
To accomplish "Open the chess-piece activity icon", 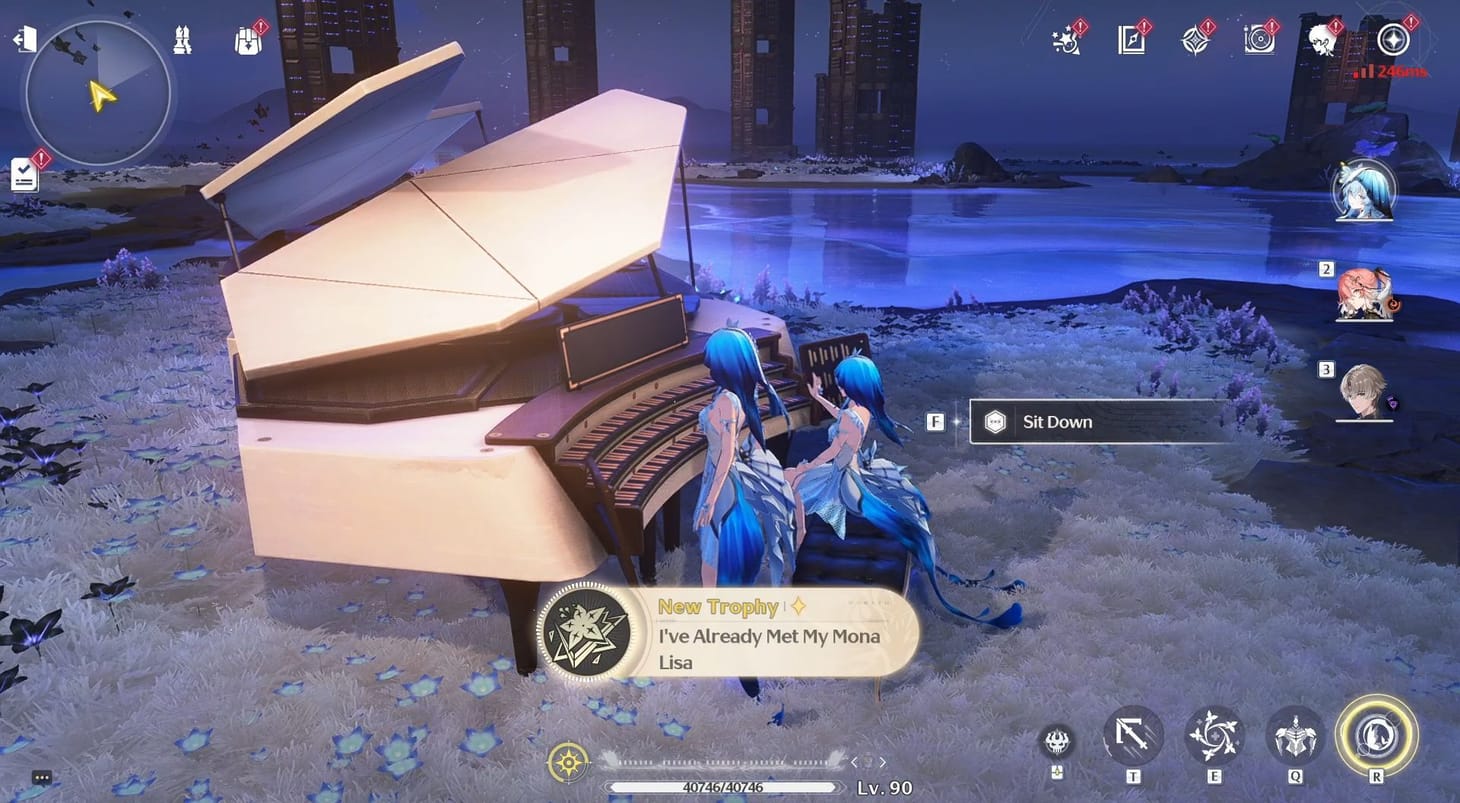I will [182, 38].
